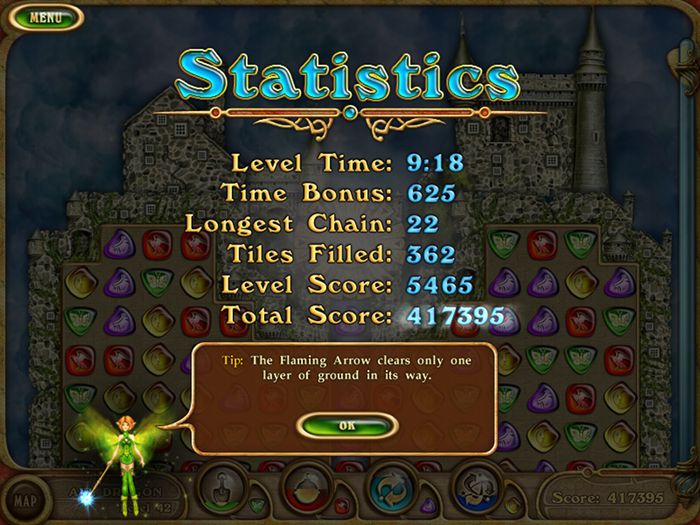Confirm the statistics with the OK button

347,425
